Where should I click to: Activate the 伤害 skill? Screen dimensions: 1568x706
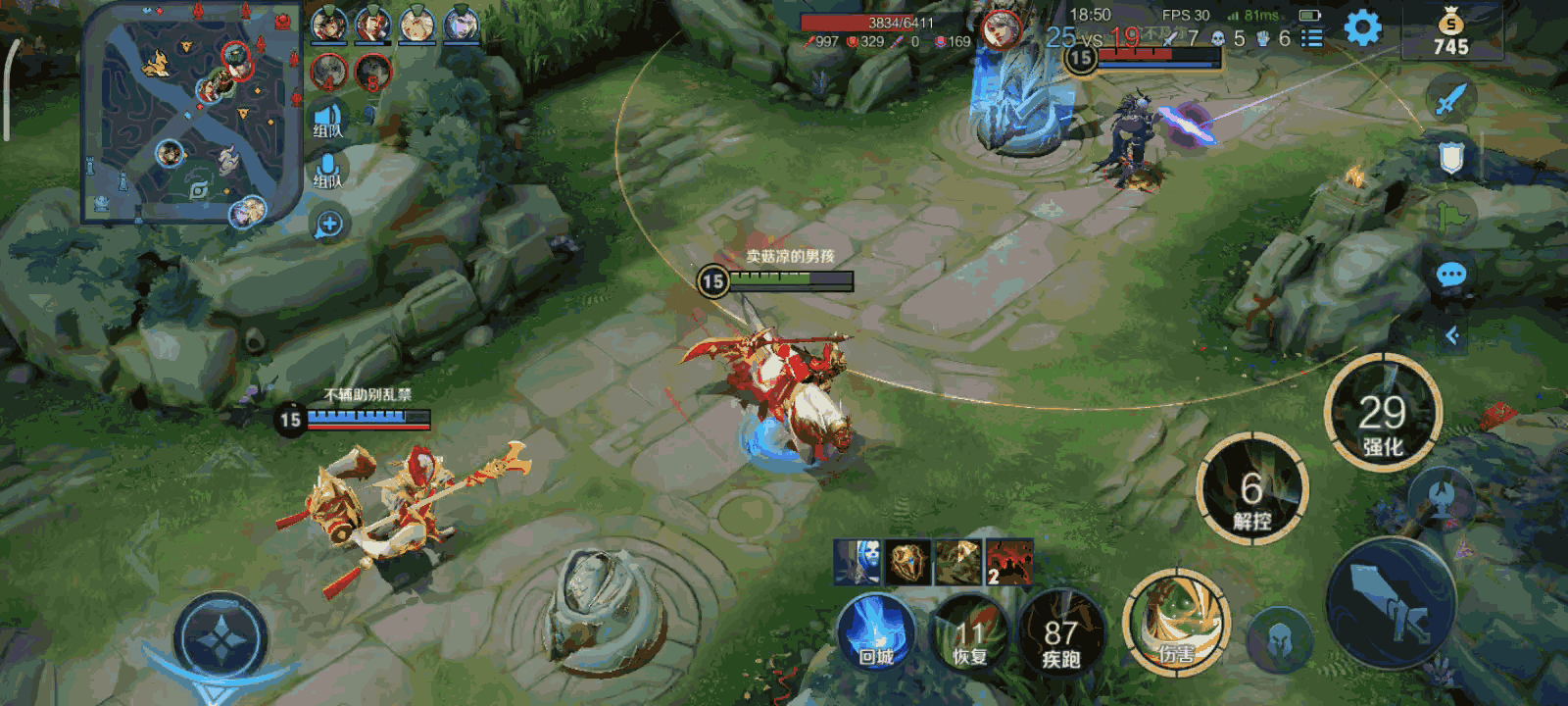[x=1176, y=623]
